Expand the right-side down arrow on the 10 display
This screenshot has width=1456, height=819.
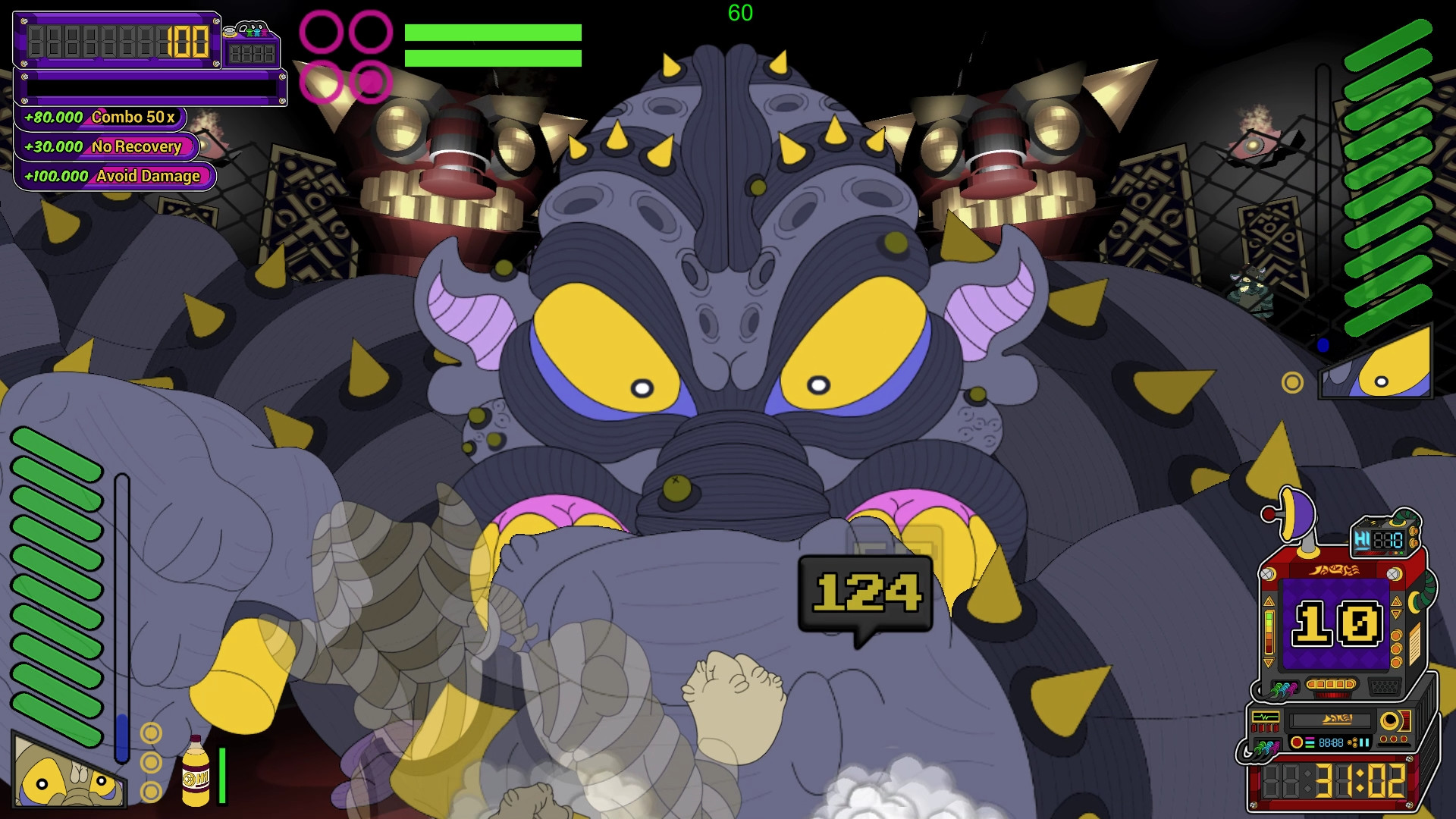pos(1396,614)
